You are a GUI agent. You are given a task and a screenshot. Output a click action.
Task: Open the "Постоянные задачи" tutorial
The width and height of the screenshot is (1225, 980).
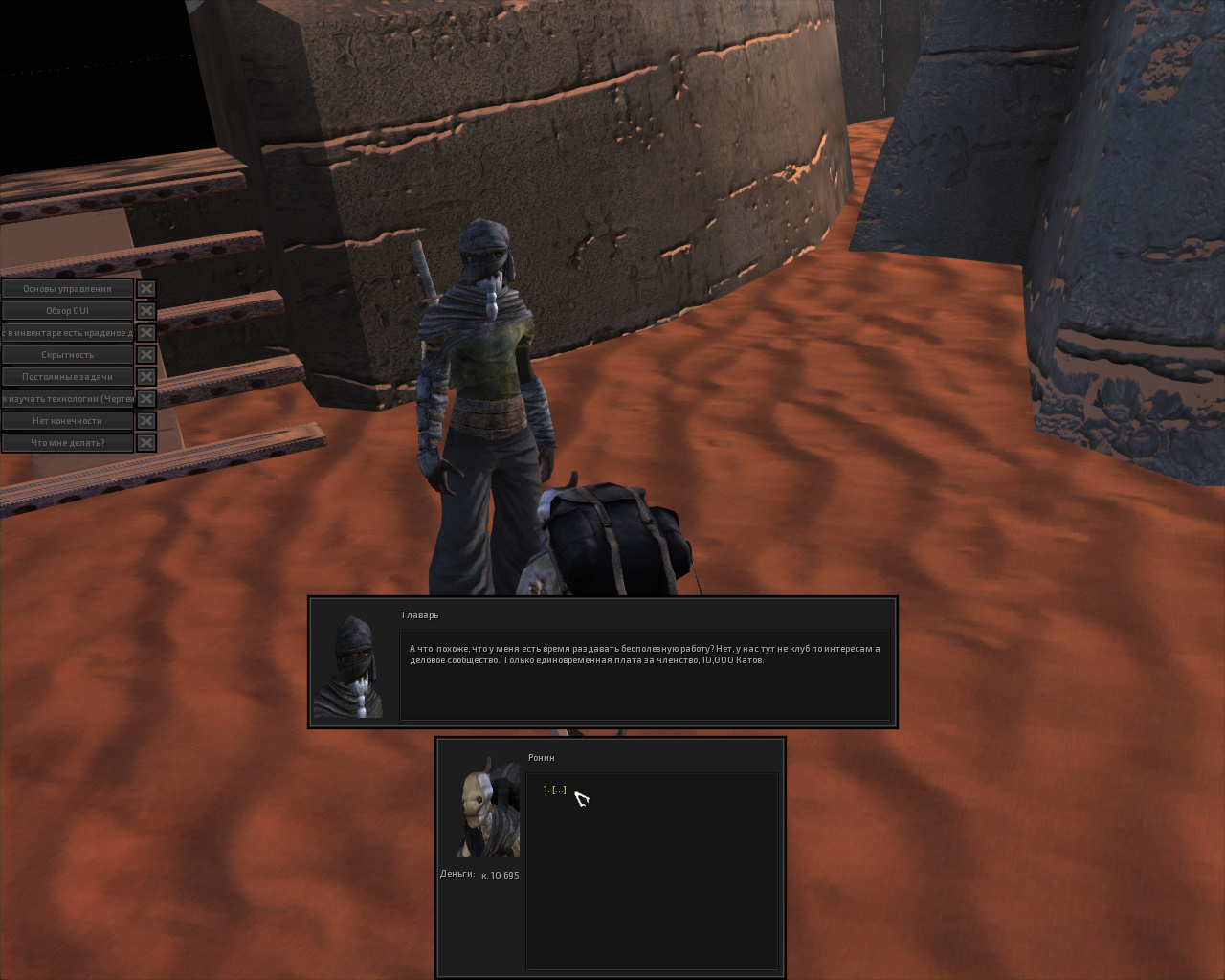point(67,377)
